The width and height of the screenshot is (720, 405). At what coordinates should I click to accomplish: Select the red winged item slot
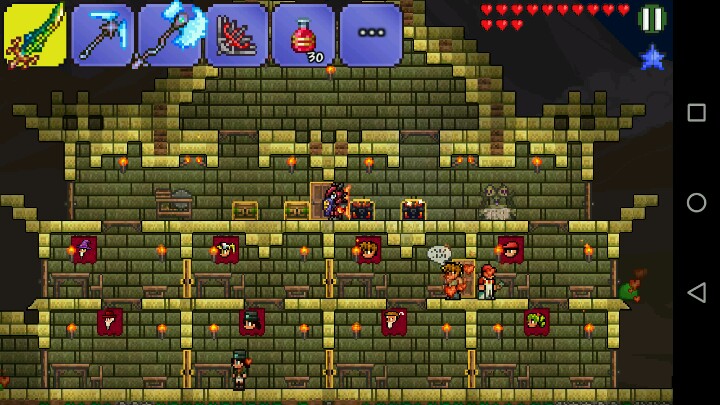(236, 35)
